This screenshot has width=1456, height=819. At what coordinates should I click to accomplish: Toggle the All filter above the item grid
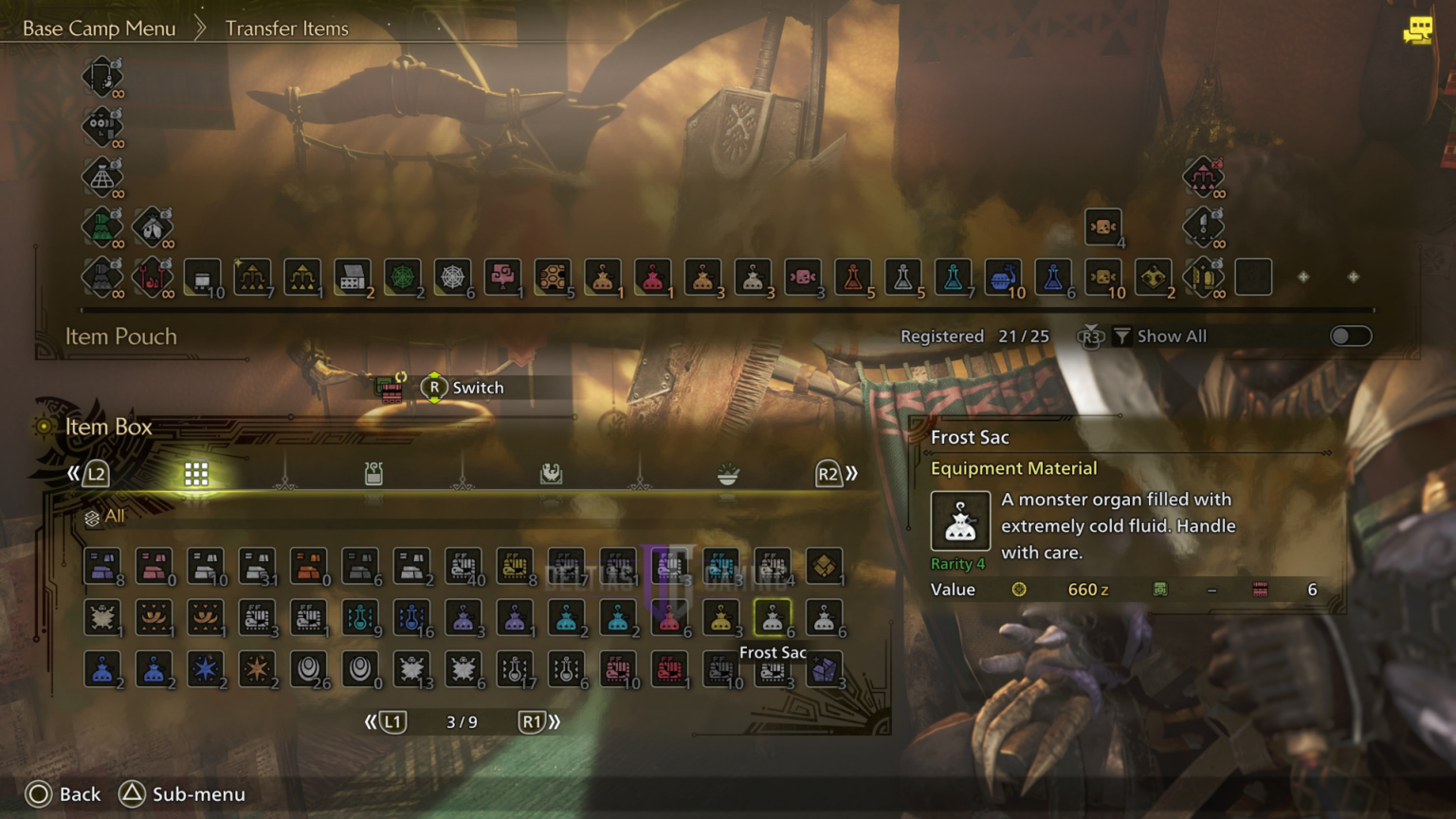coord(98,517)
